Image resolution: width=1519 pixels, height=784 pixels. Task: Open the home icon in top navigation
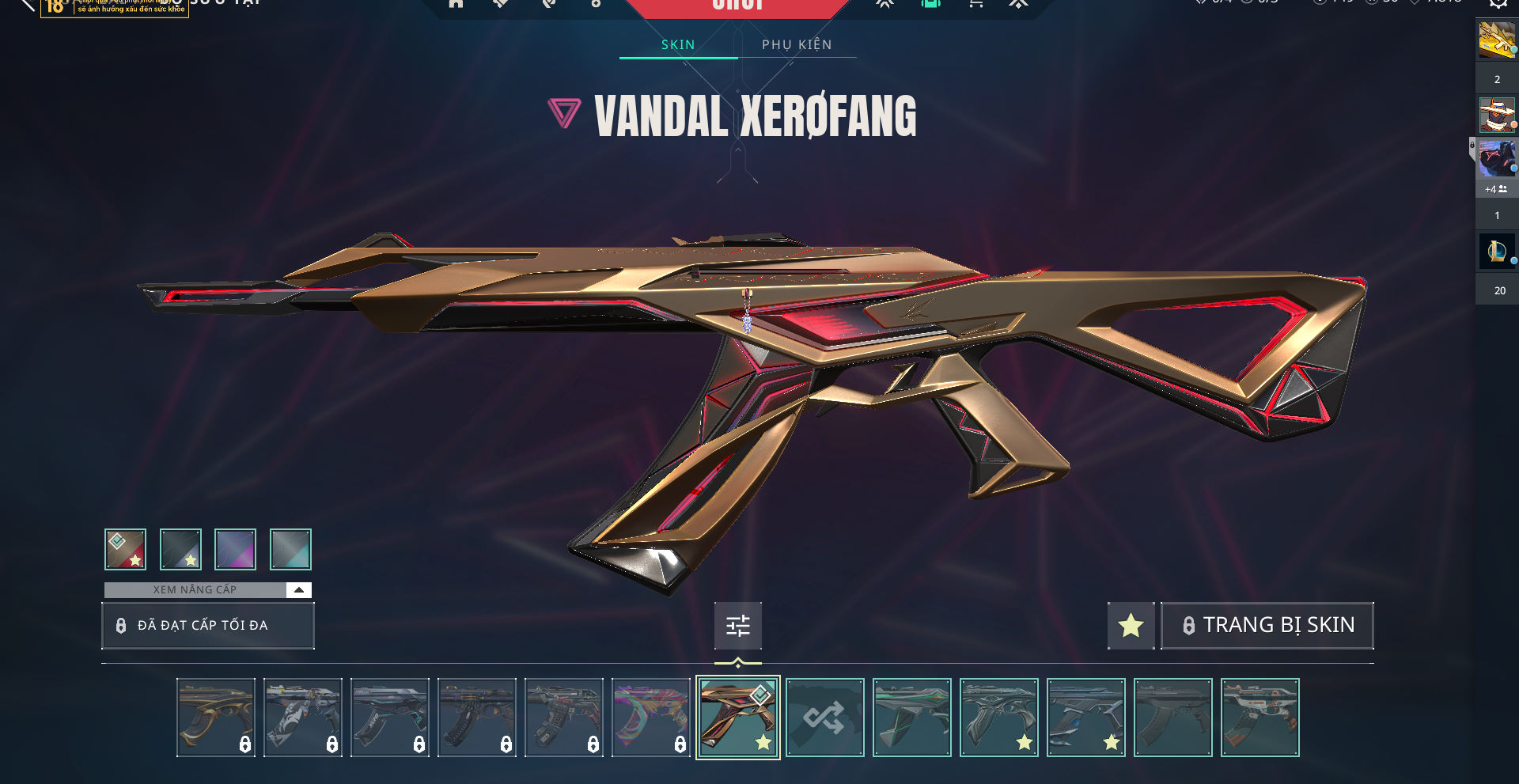(x=456, y=4)
